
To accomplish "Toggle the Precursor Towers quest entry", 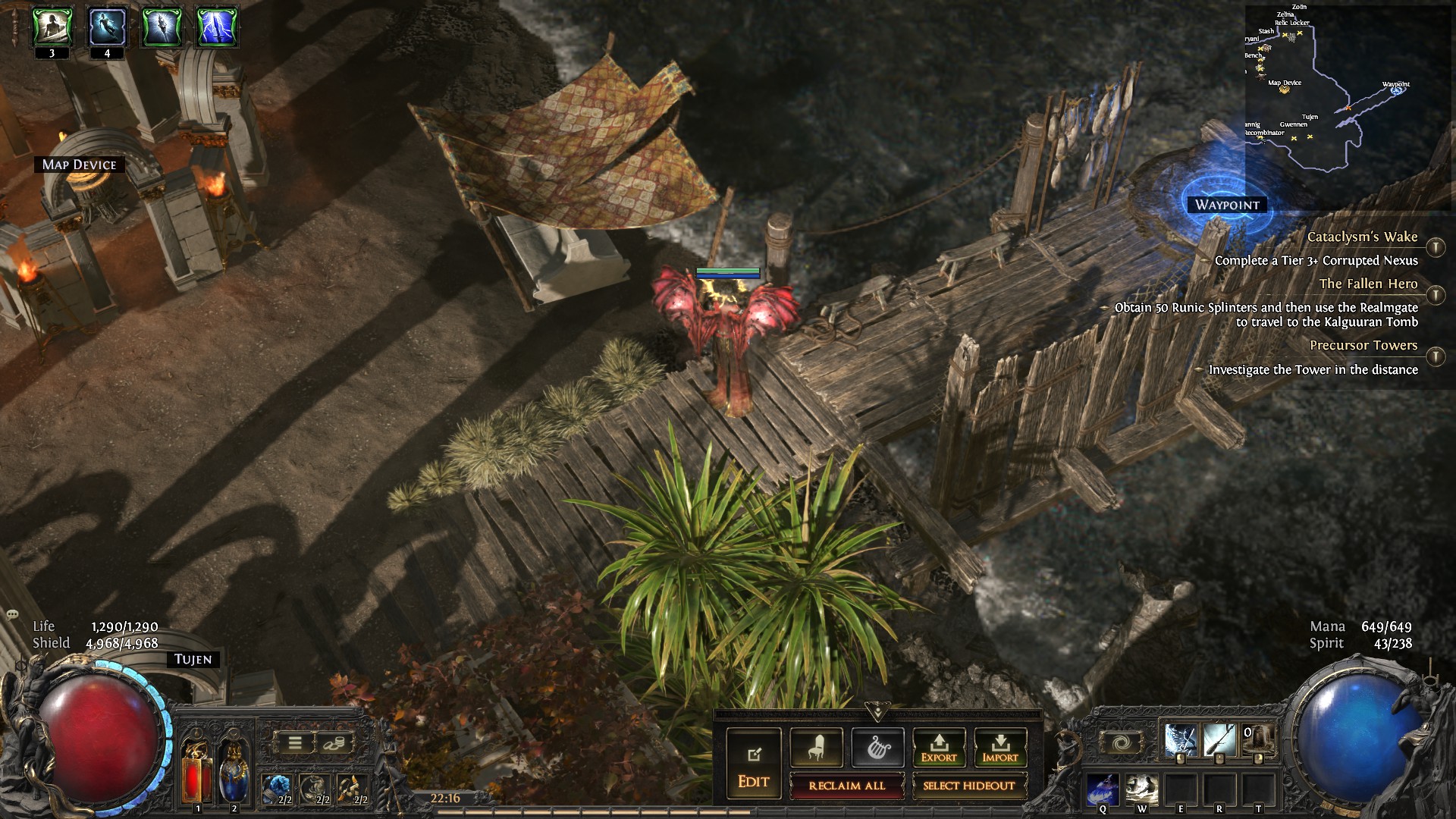I will (x=1435, y=356).
